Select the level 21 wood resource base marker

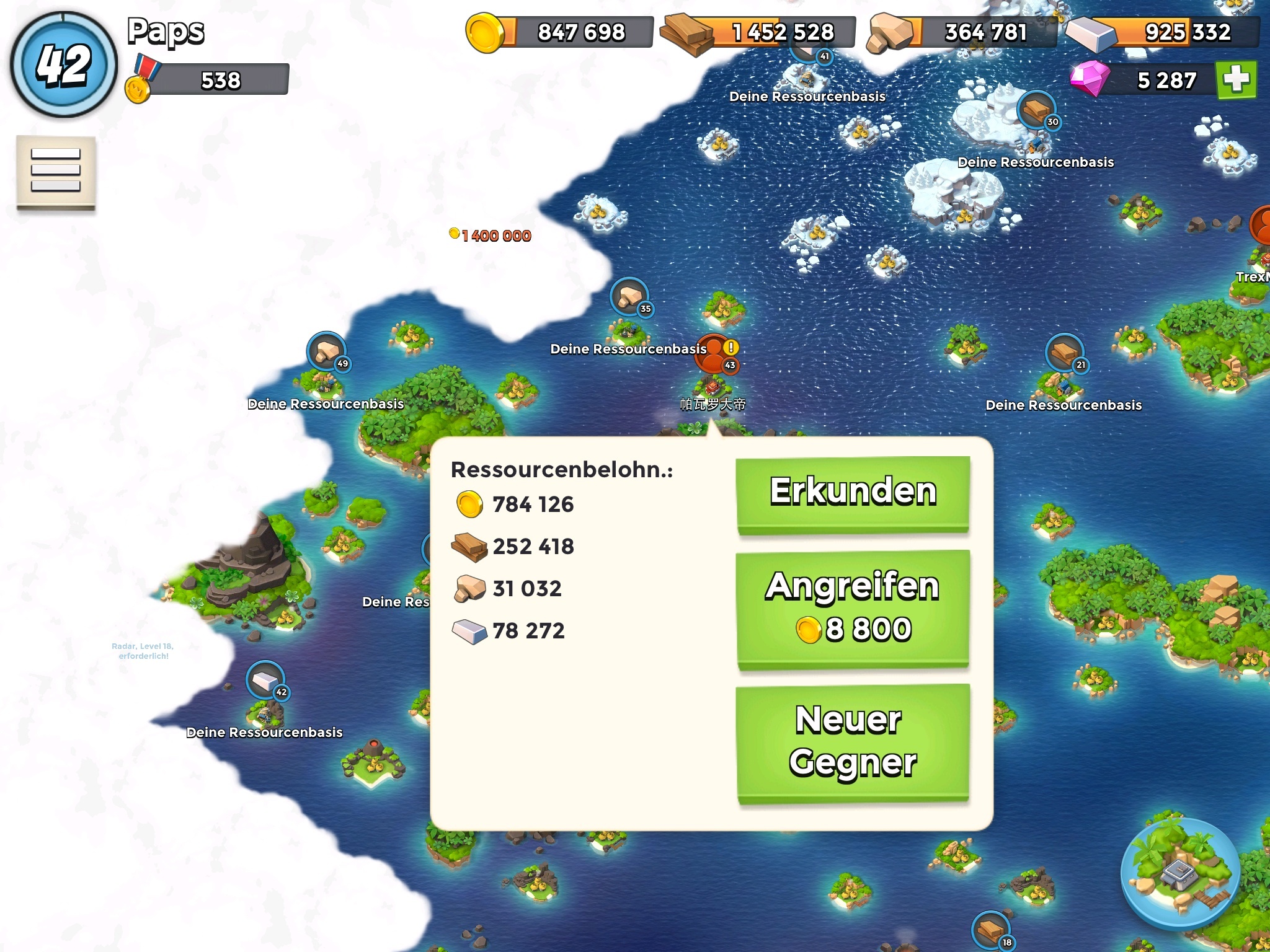click(x=1065, y=353)
